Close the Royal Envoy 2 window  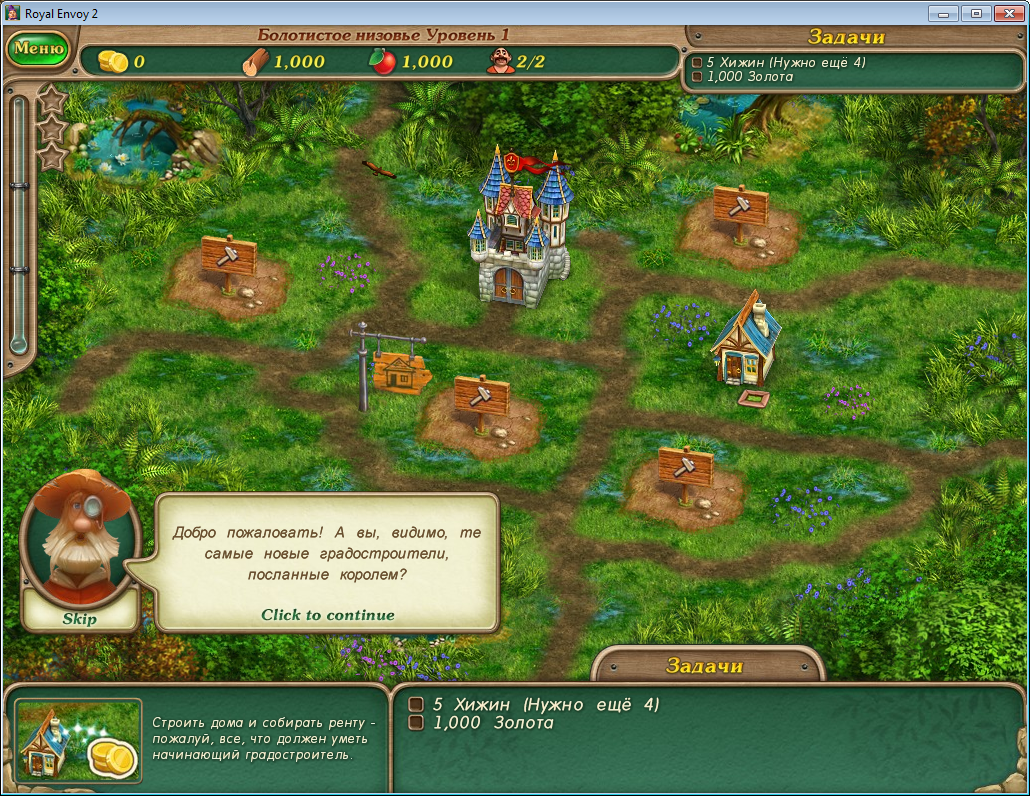pyautogui.click(x=1007, y=13)
